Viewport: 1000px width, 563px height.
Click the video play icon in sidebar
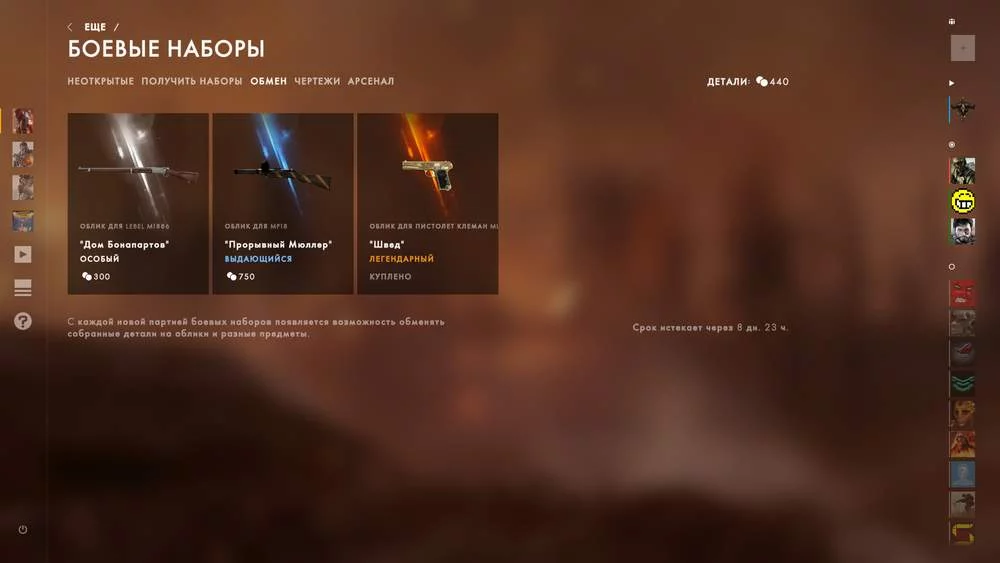[22, 254]
